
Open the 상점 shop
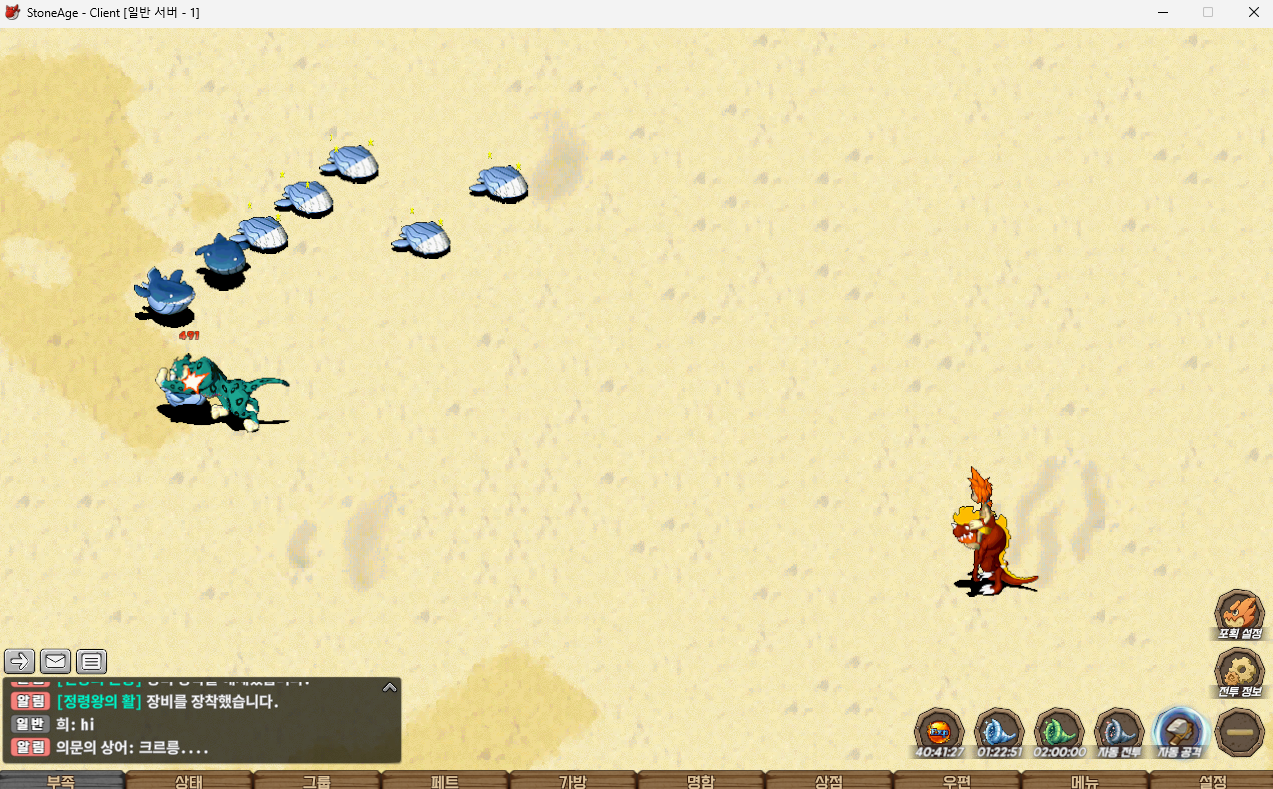pyautogui.click(x=829, y=780)
